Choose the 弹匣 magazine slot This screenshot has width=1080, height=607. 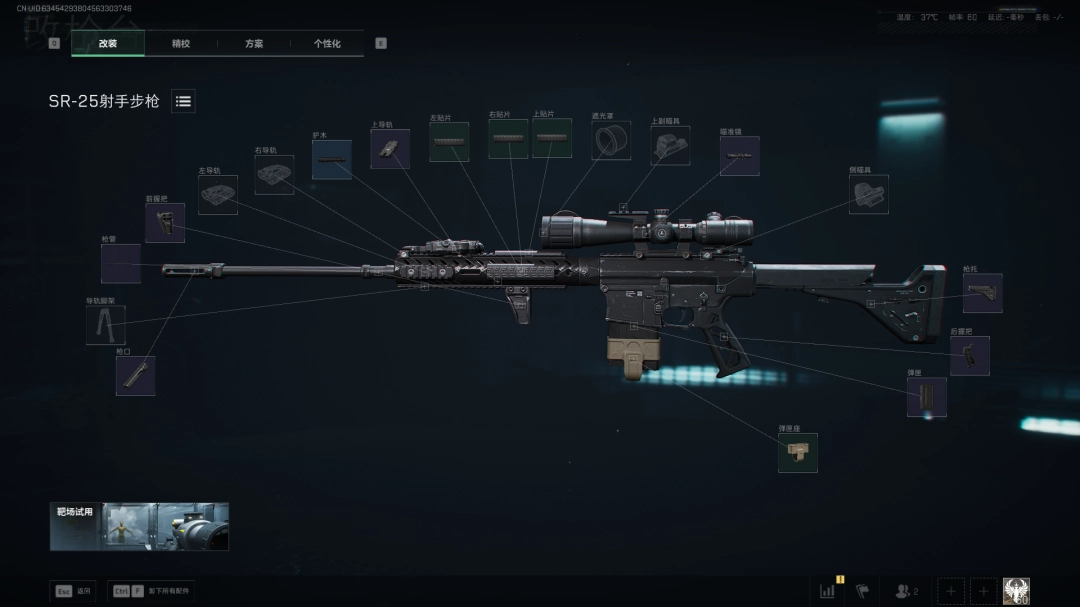pos(926,397)
